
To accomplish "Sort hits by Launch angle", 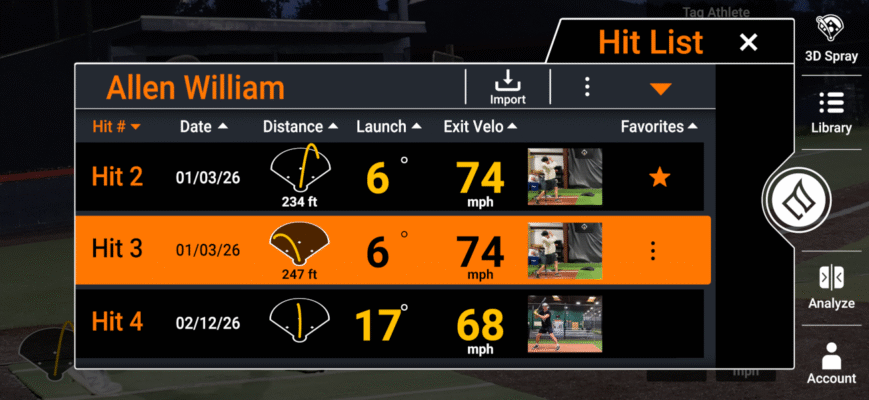I will coord(389,127).
